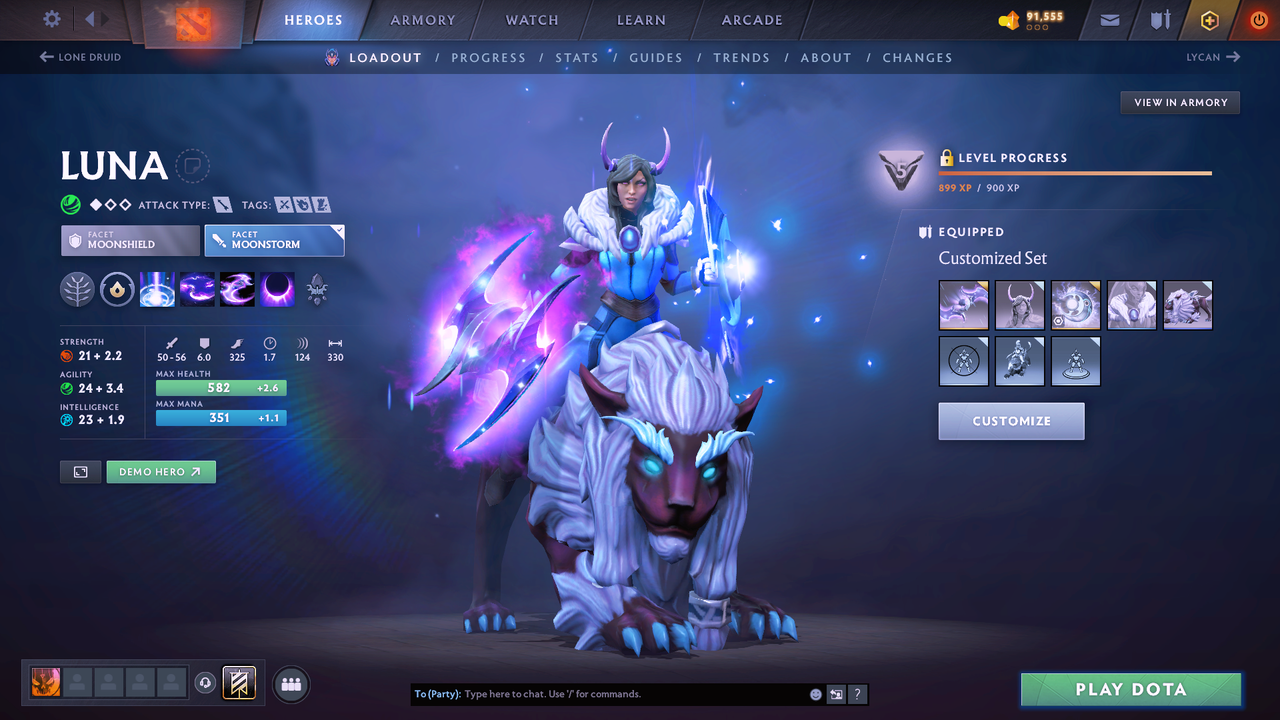Select the Moonstorm facet
The width and height of the screenshot is (1280, 720).
(x=274, y=240)
